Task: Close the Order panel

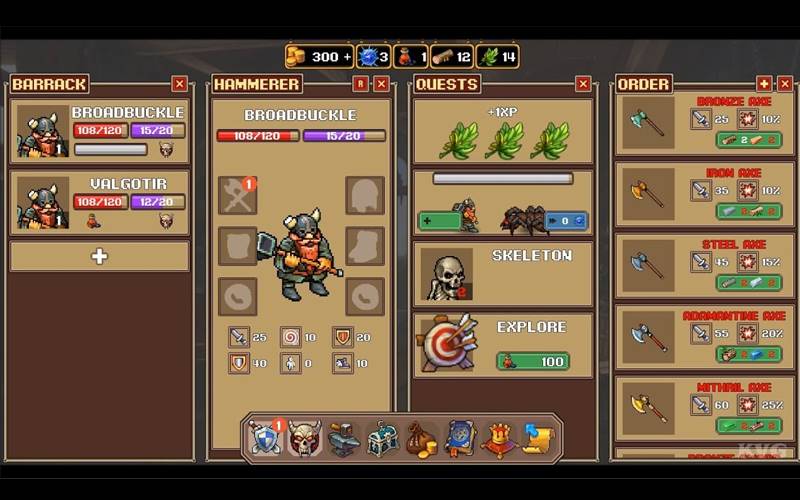Action: (x=784, y=84)
